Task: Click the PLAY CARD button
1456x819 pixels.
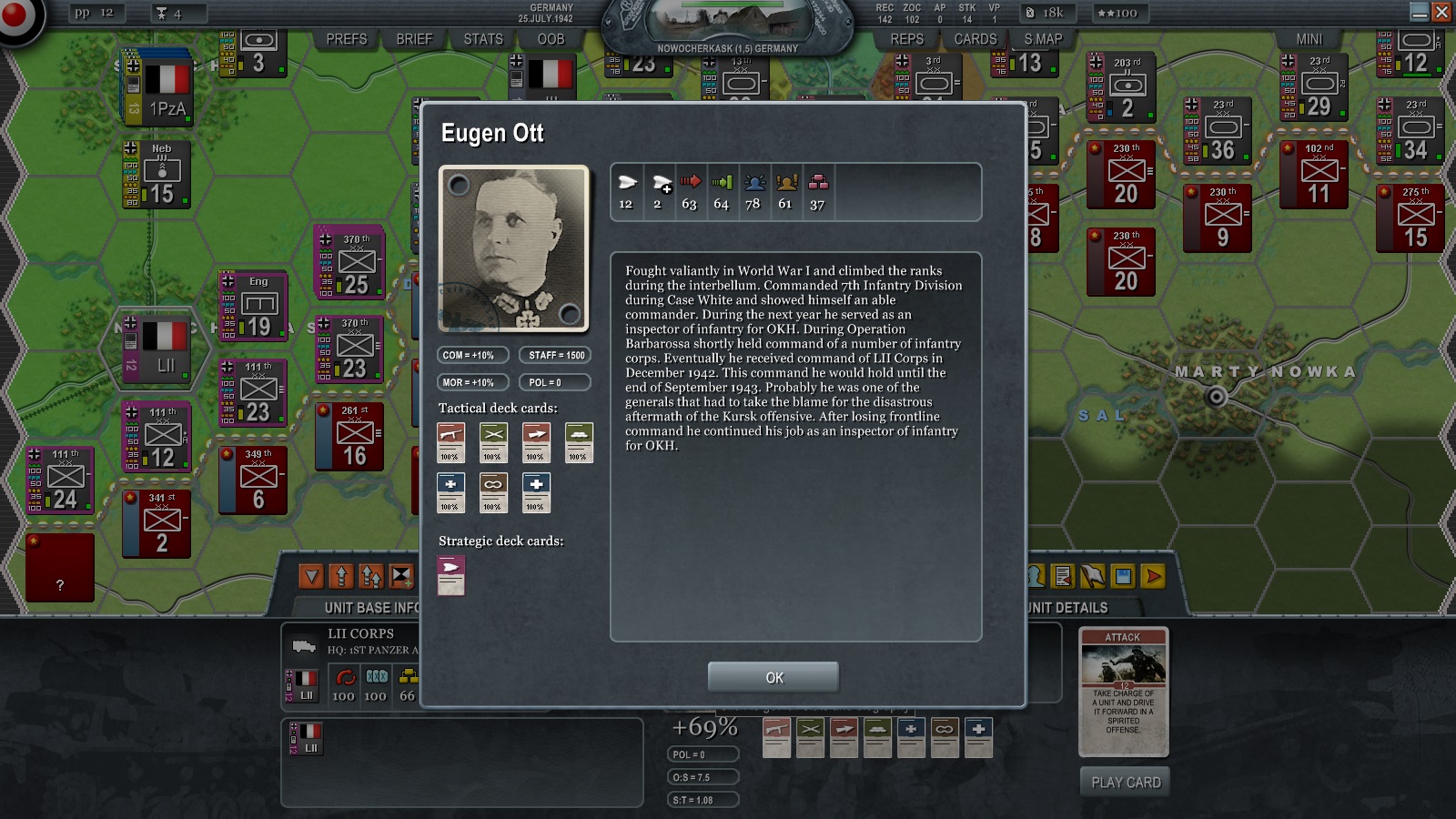Action: coord(1126,782)
